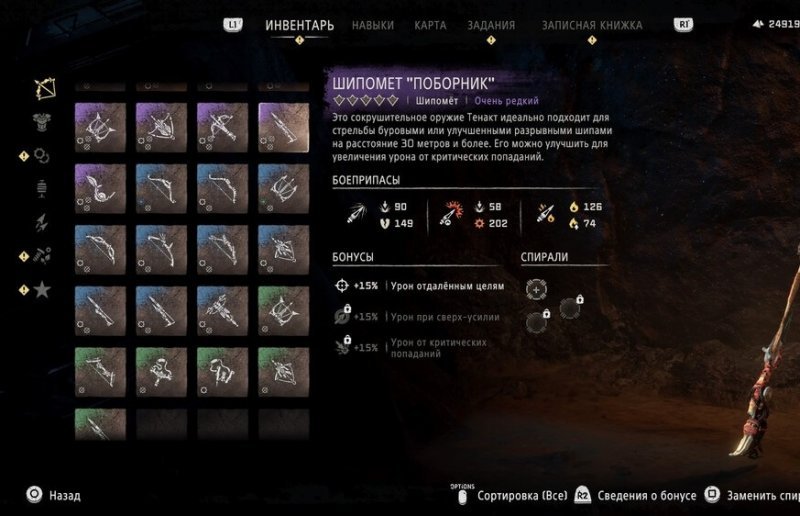Show the coils category with linked rings icon
This screenshot has height=516, width=800.
click(x=43, y=155)
